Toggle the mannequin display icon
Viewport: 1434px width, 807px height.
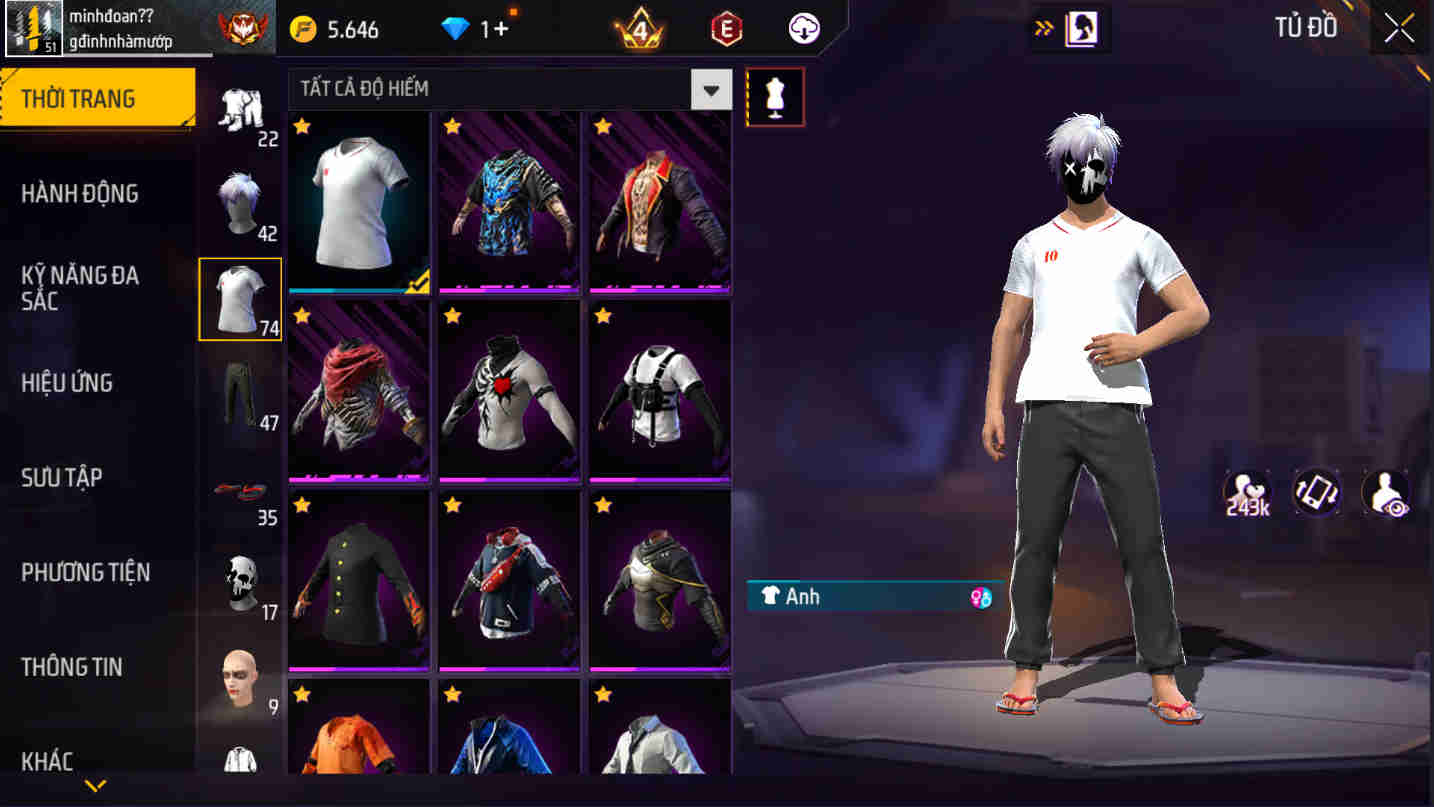click(x=776, y=96)
